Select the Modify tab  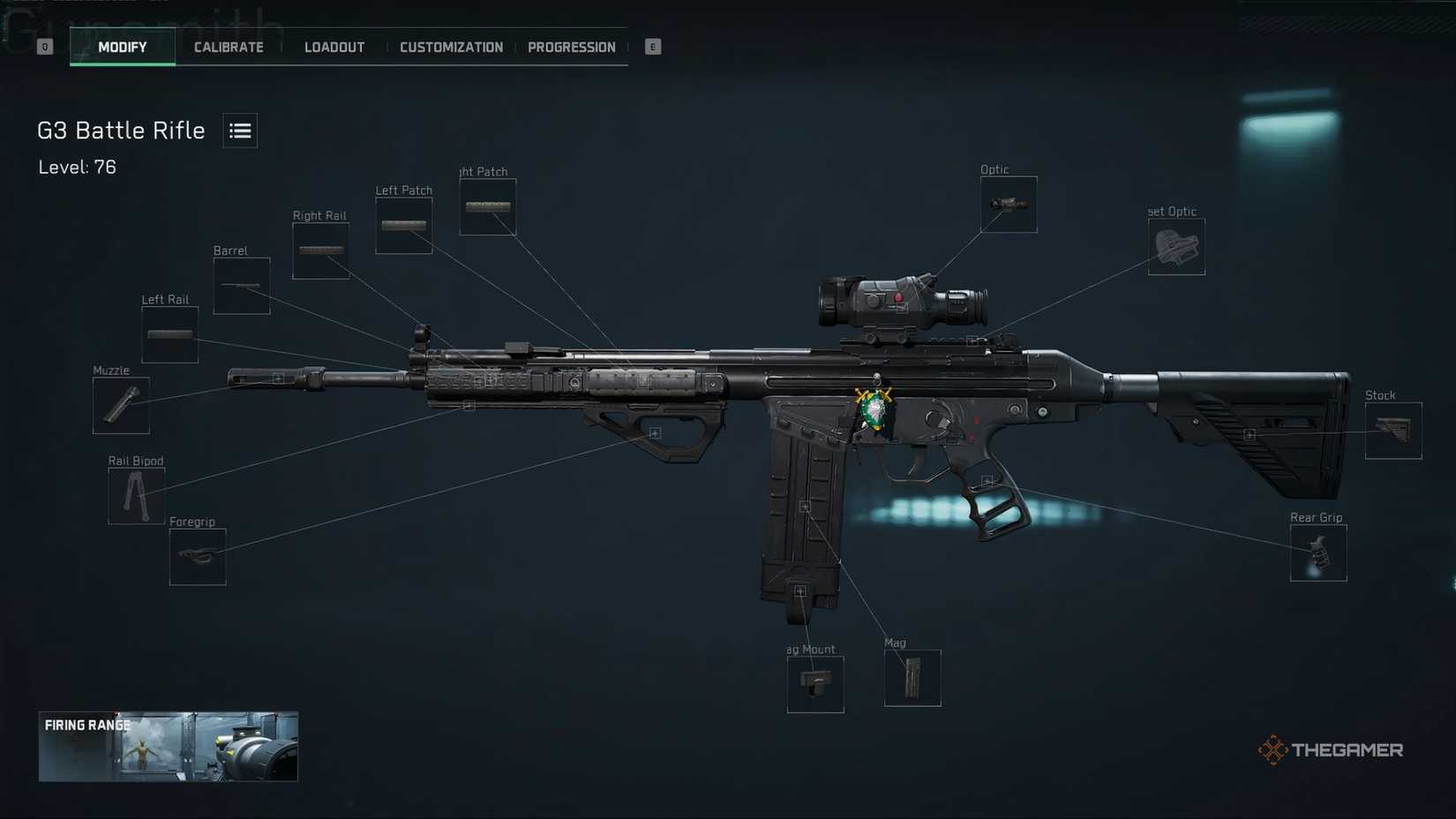tap(123, 48)
